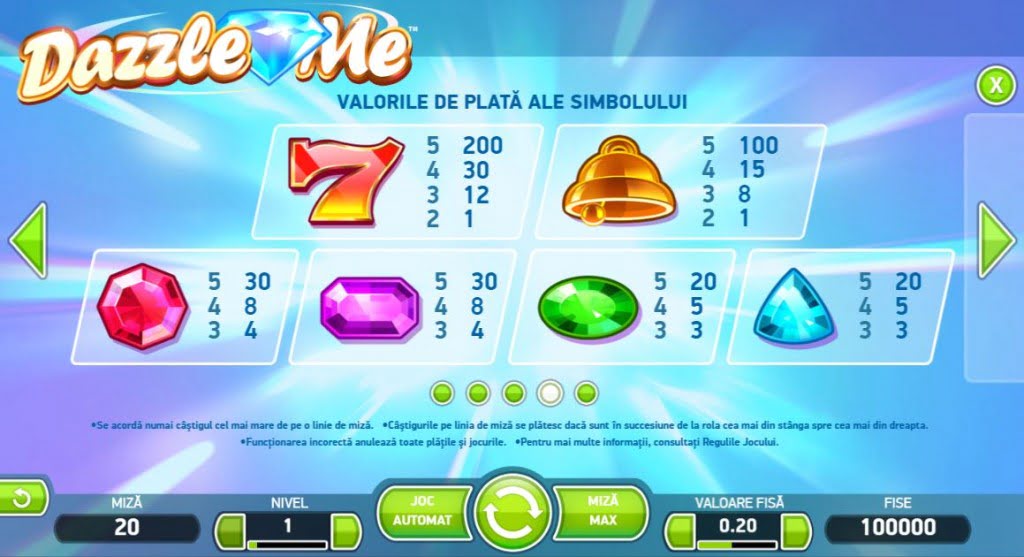
Task: Lower the Valoare Fisă coin value
Action: [x=682, y=528]
